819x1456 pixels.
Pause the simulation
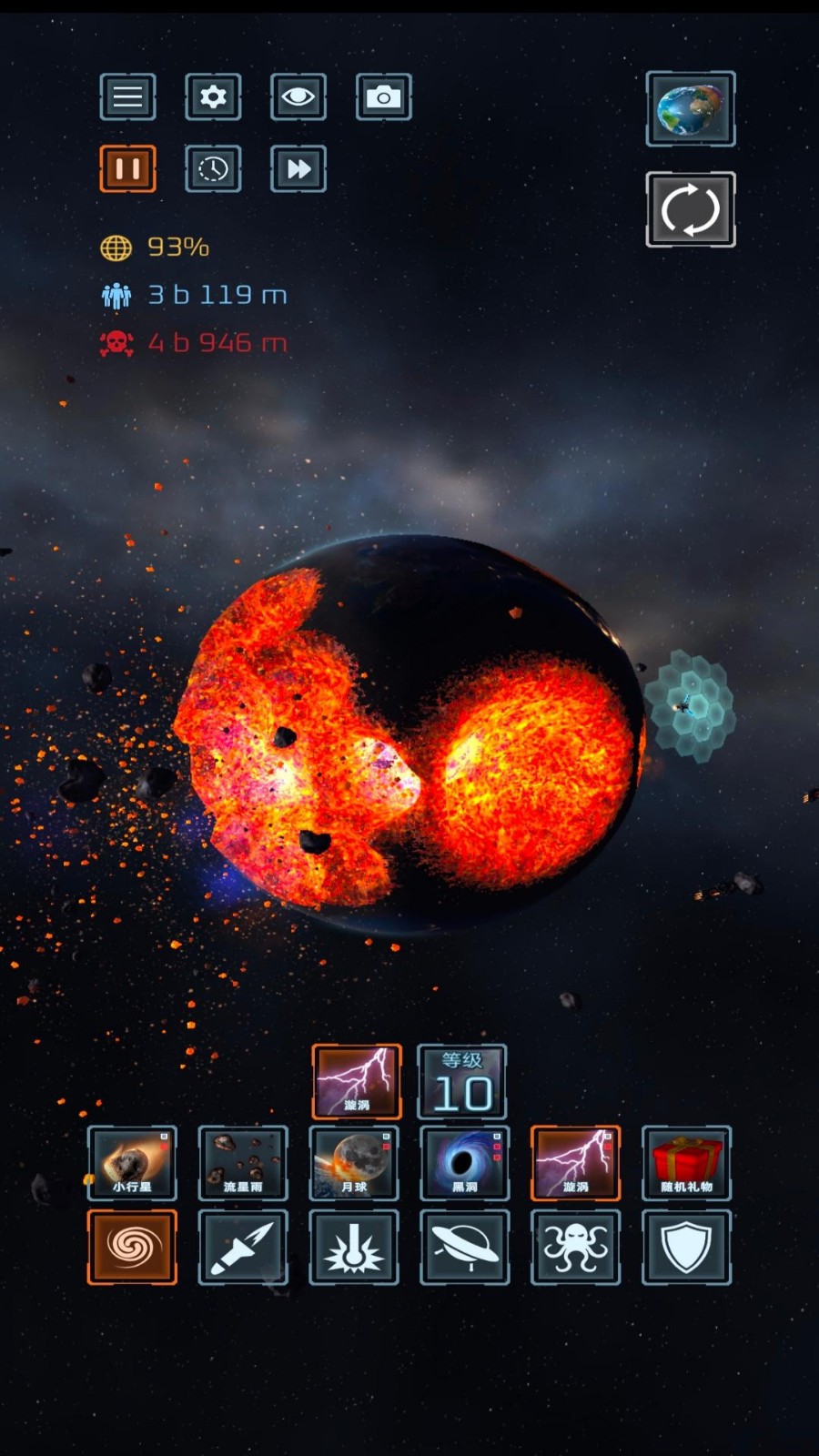coord(127,168)
